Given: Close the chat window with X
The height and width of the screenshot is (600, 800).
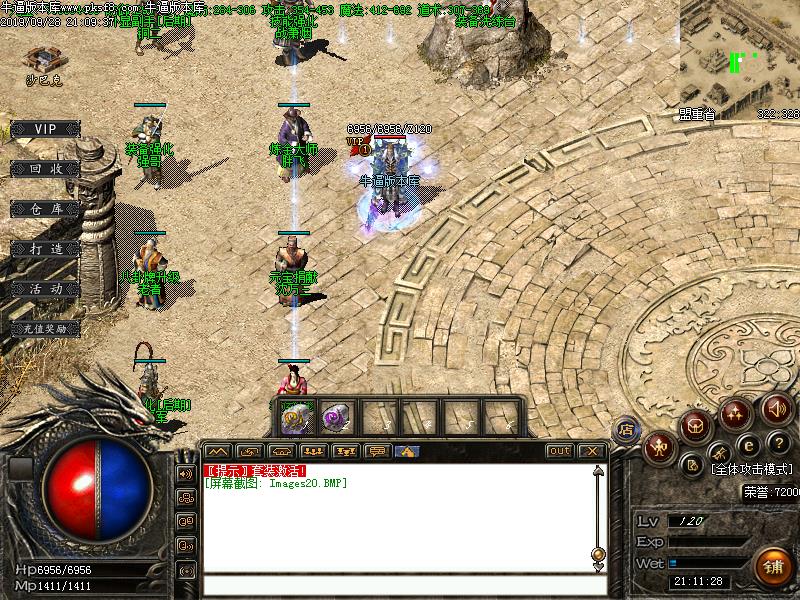Looking at the screenshot, I should (593, 451).
